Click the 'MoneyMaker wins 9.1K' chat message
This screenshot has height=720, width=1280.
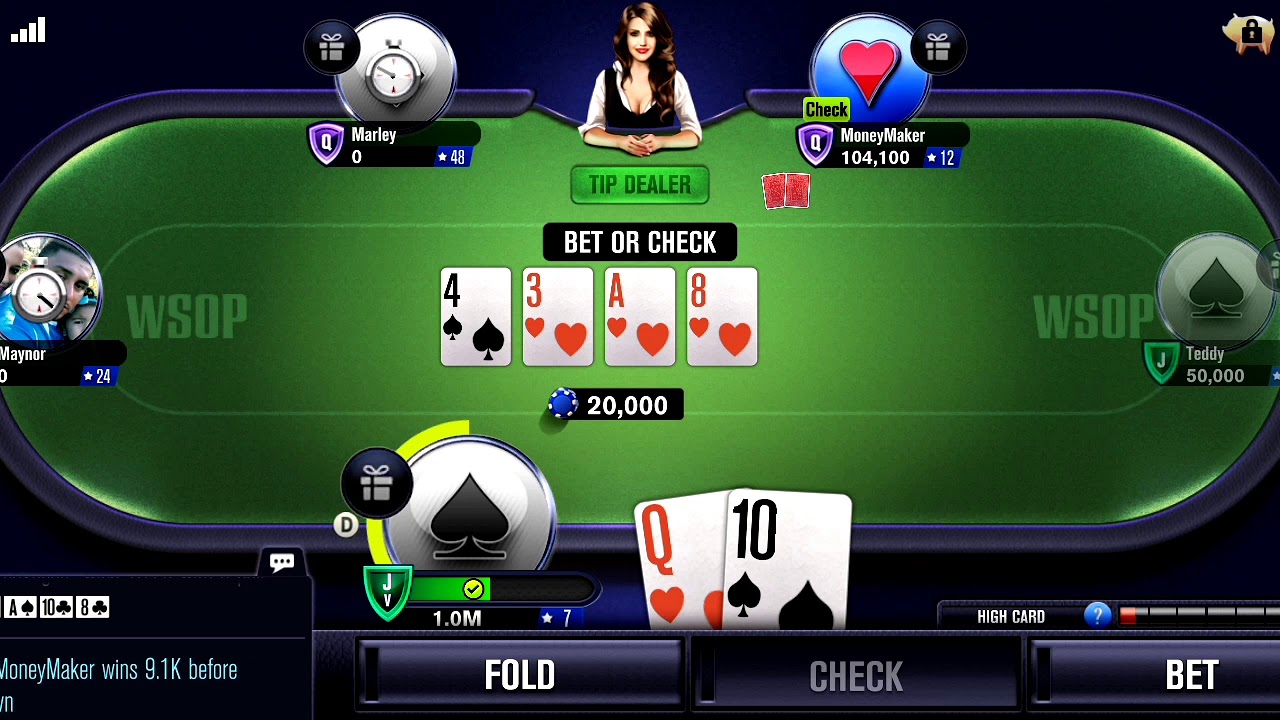coord(120,670)
